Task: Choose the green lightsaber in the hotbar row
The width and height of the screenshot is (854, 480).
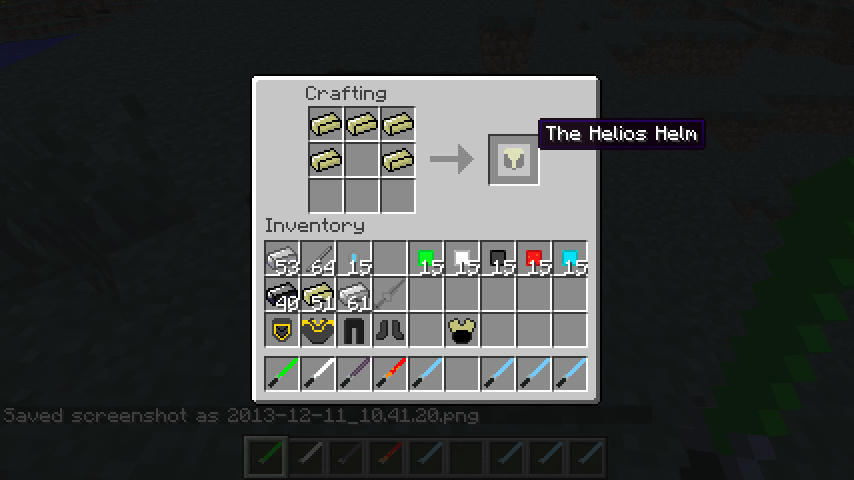Action: (x=282, y=373)
